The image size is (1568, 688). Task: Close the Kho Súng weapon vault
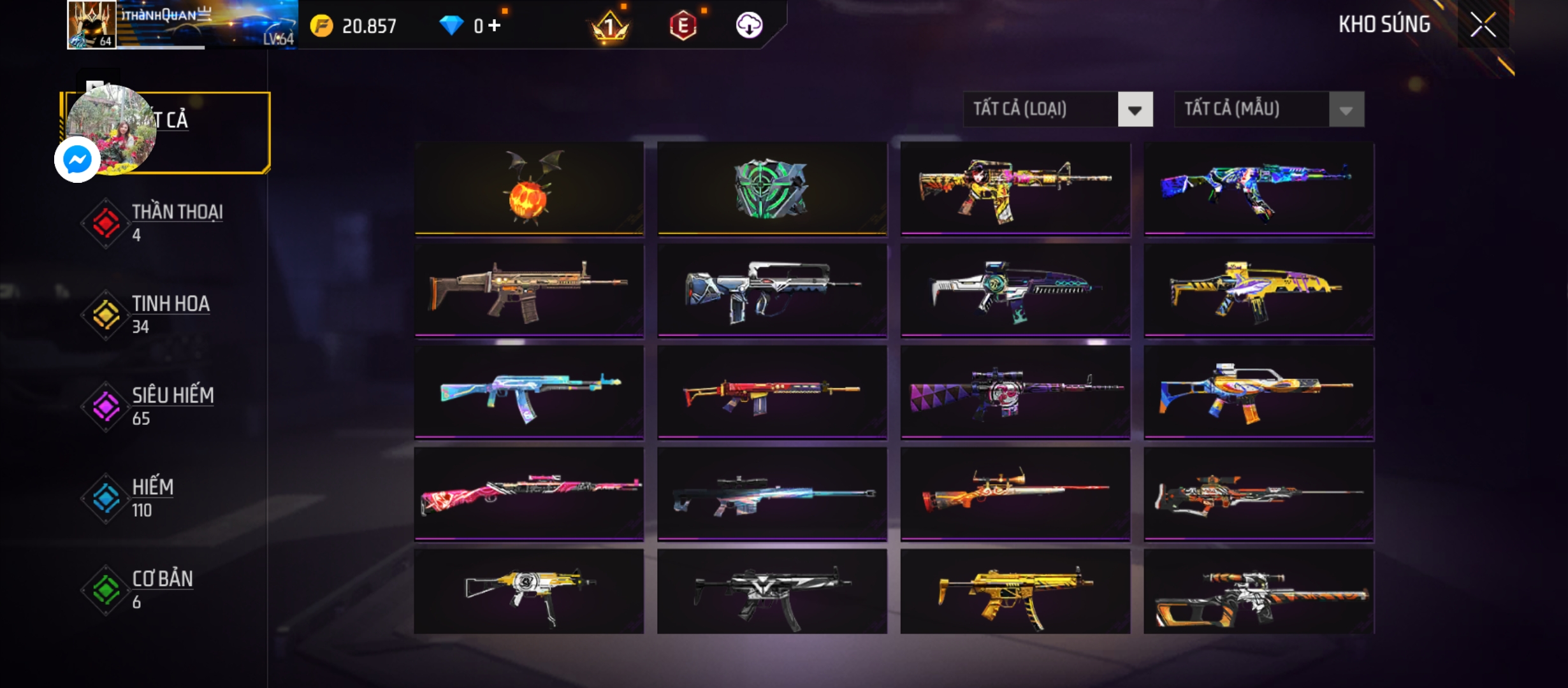point(1483,25)
